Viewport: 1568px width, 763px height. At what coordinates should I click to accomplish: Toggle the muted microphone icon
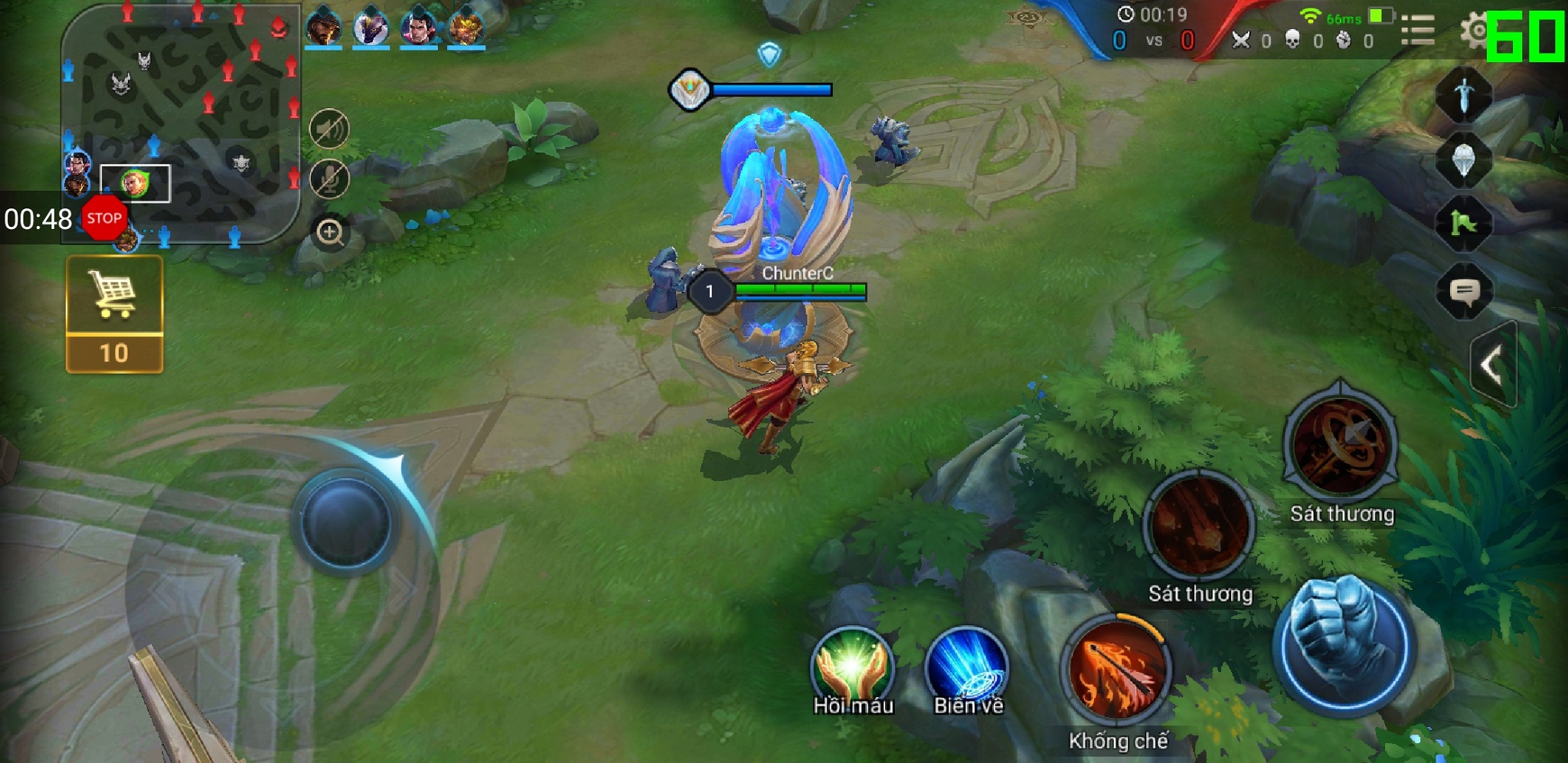[x=329, y=179]
